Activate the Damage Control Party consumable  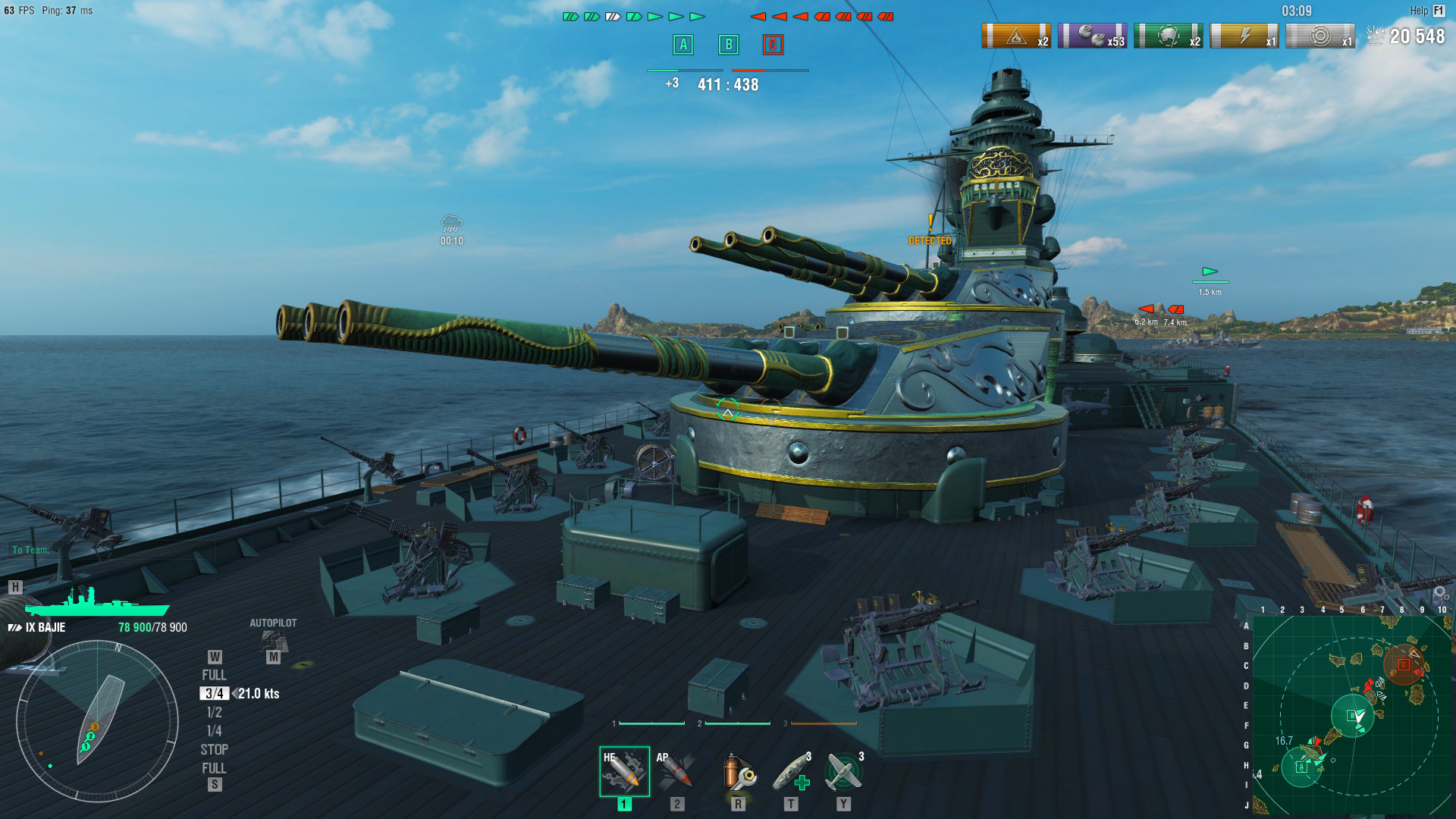pyautogui.click(x=737, y=773)
